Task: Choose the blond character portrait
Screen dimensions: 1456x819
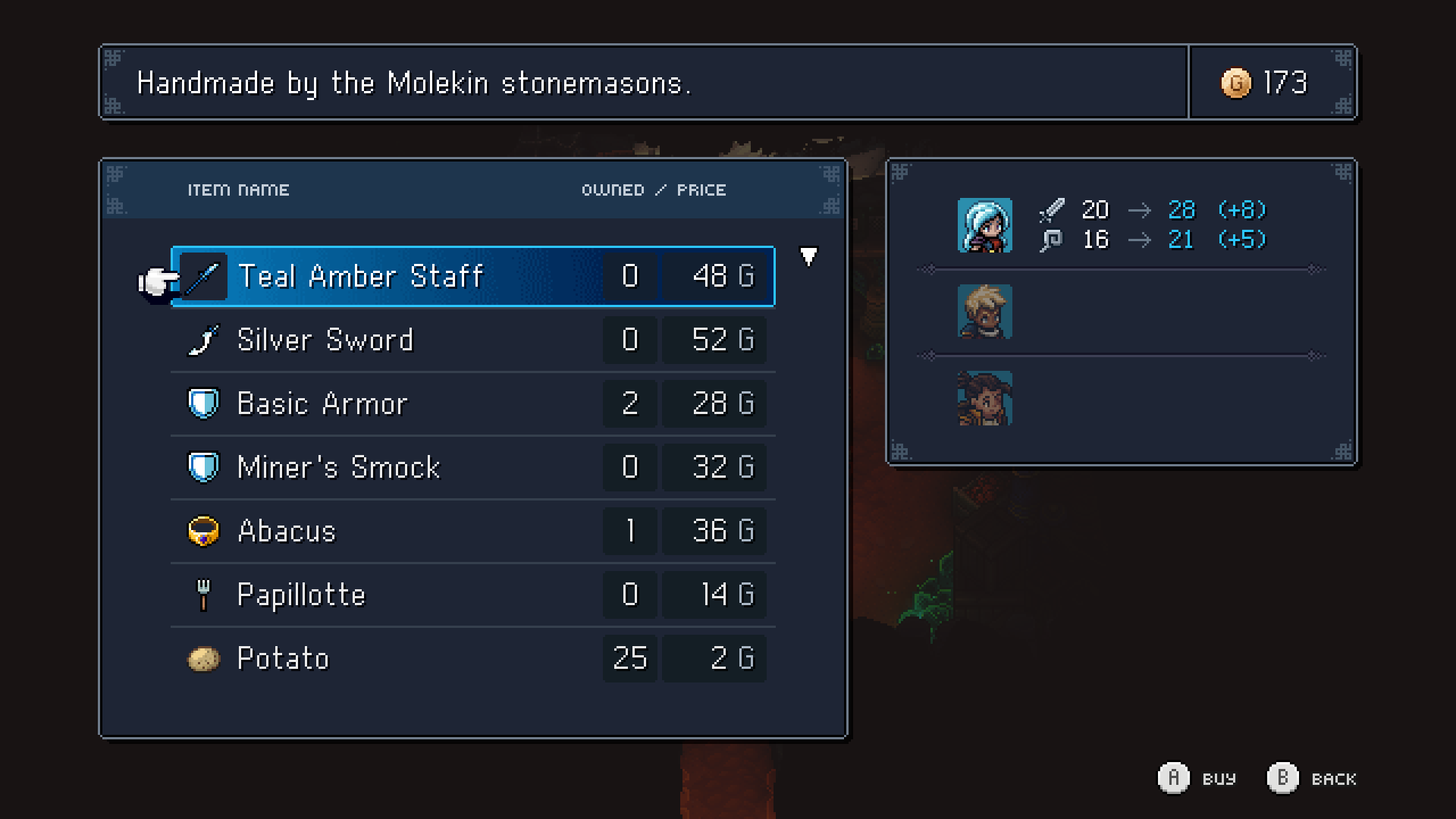Action: click(984, 312)
